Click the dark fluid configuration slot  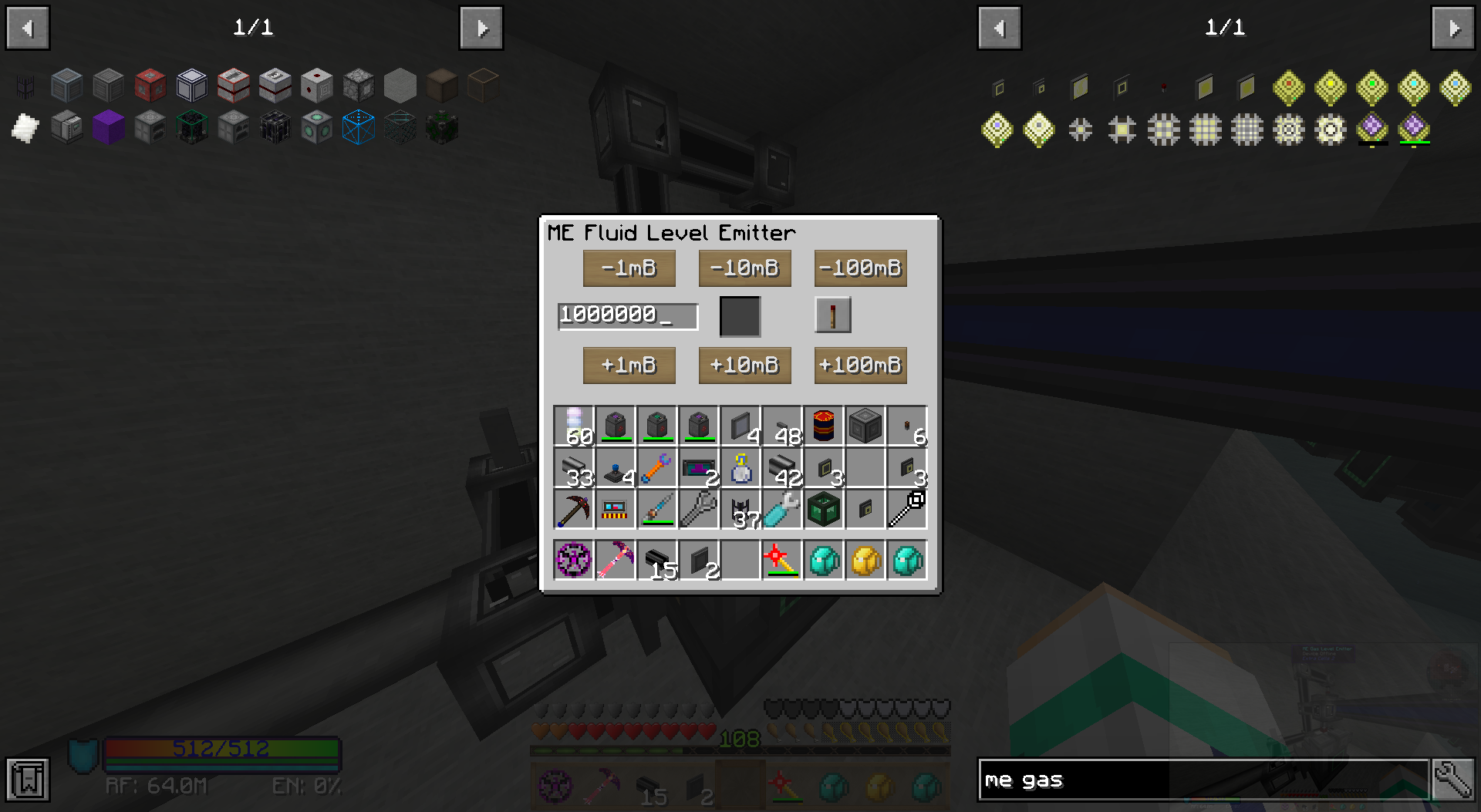click(740, 316)
